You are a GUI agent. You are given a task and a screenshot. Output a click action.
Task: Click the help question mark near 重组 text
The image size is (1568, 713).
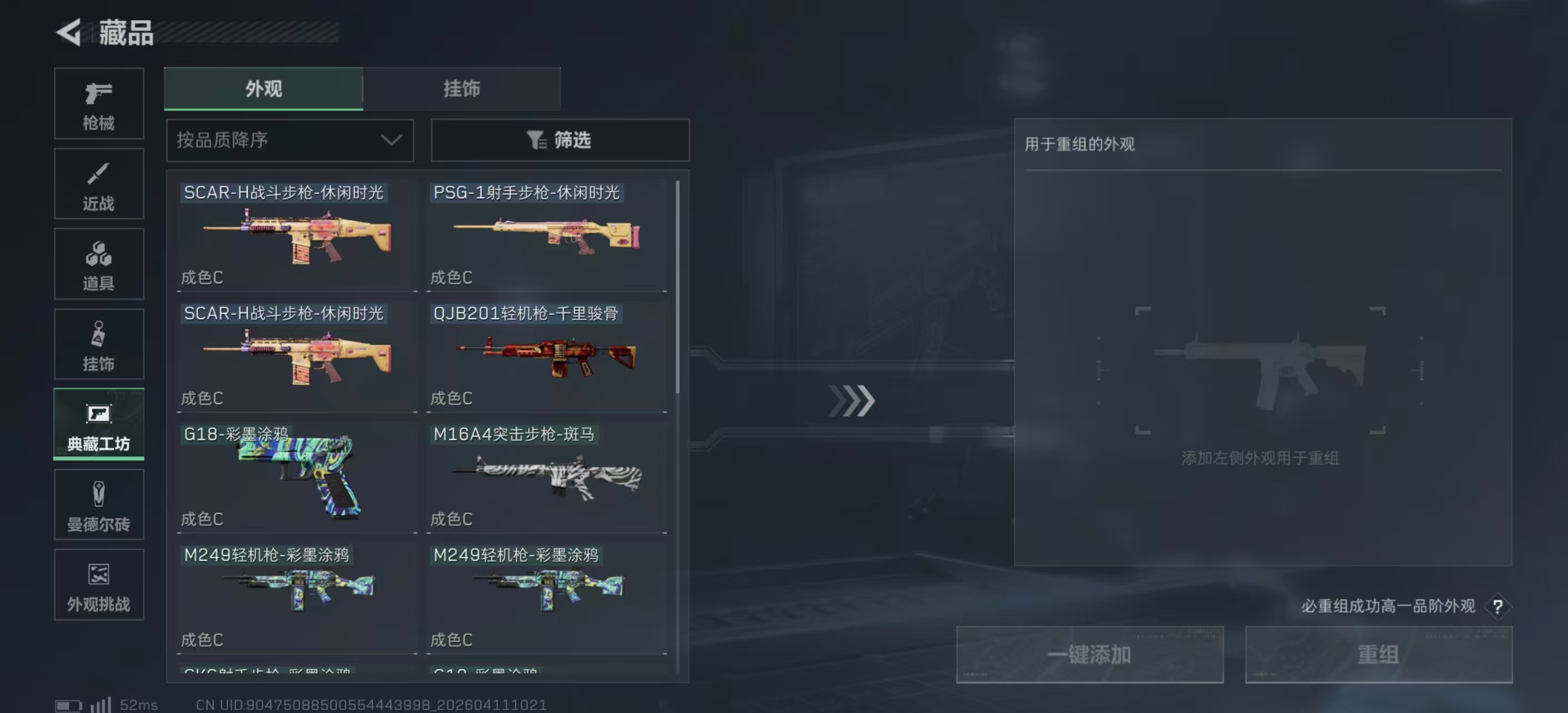click(1498, 607)
